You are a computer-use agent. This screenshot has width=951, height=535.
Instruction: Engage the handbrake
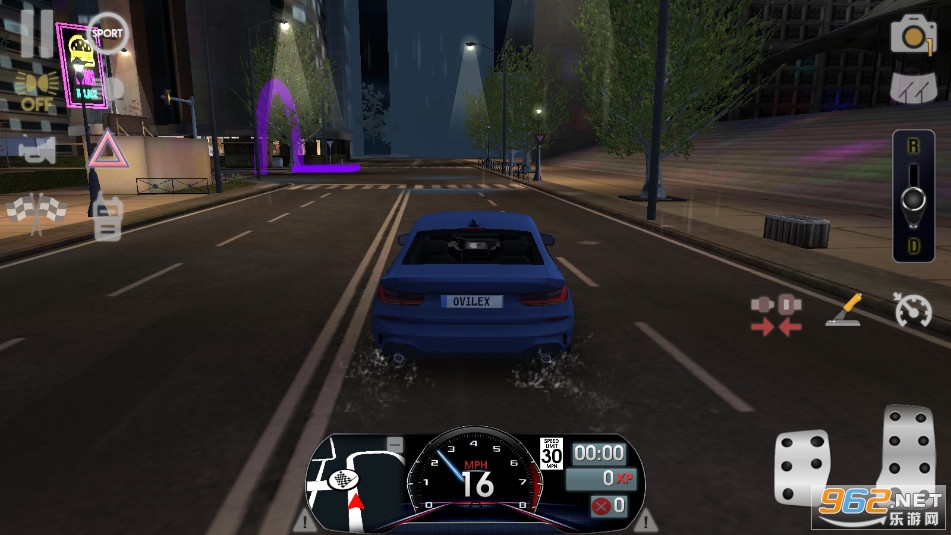844,310
